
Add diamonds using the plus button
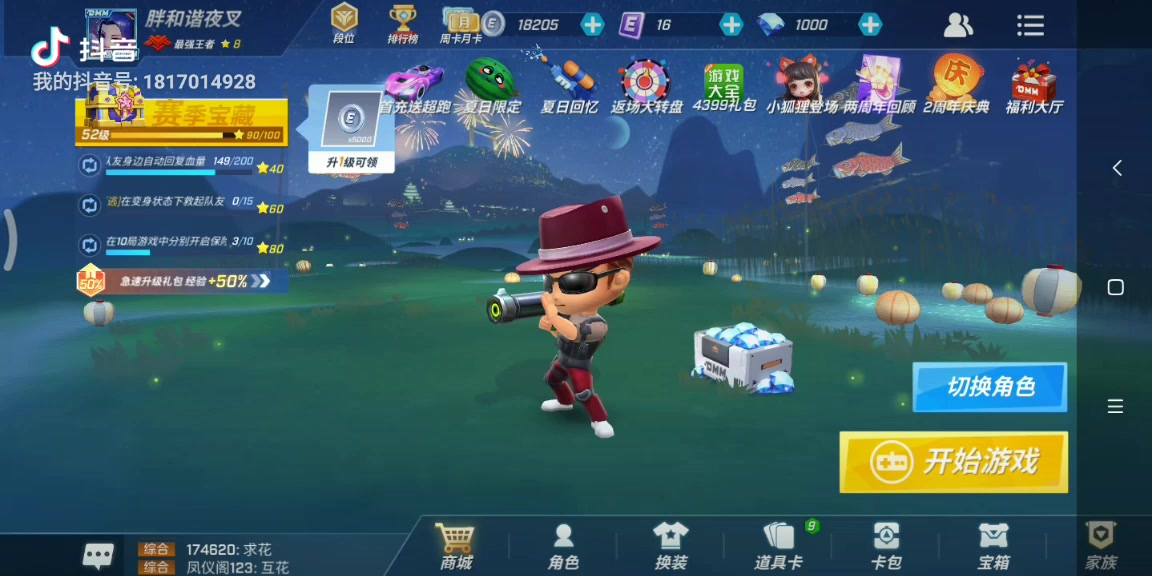coord(870,25)
